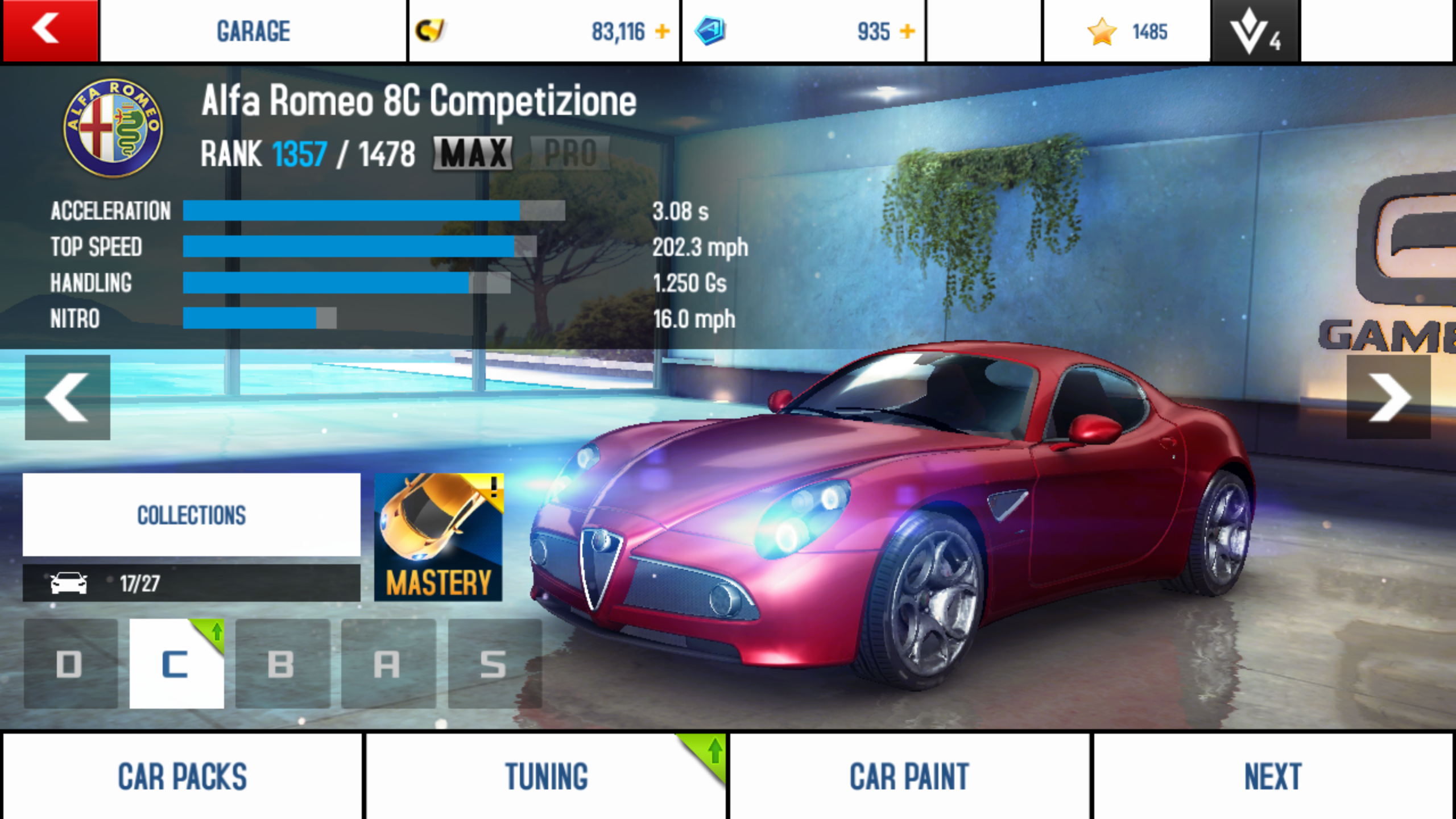Open Car Paint options
The image size is (1456, 819).
(x=909, y=776)
